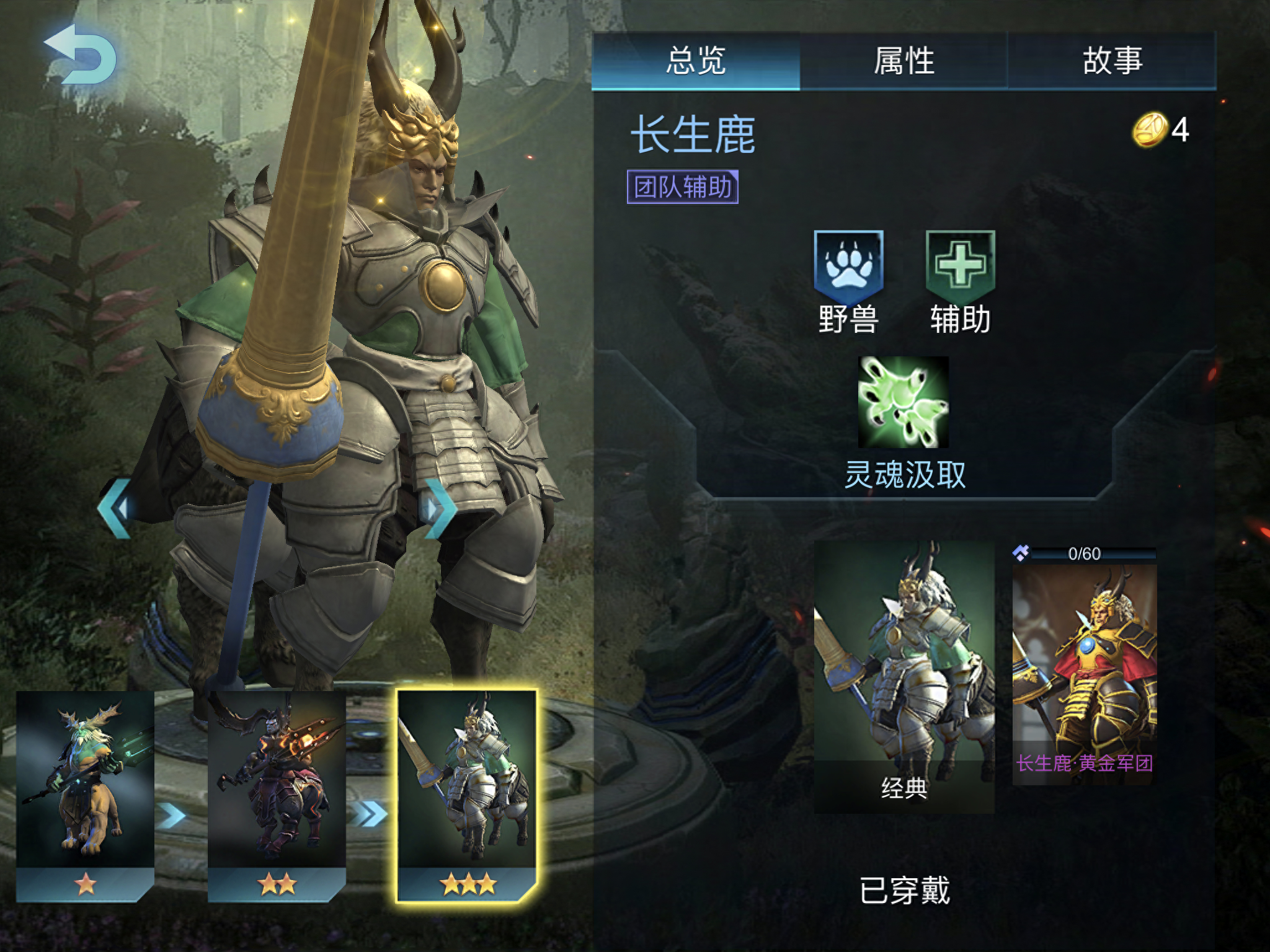Switch to the 属性 tab
This screenshot has height=952, width=1270.
click(904, 60)
